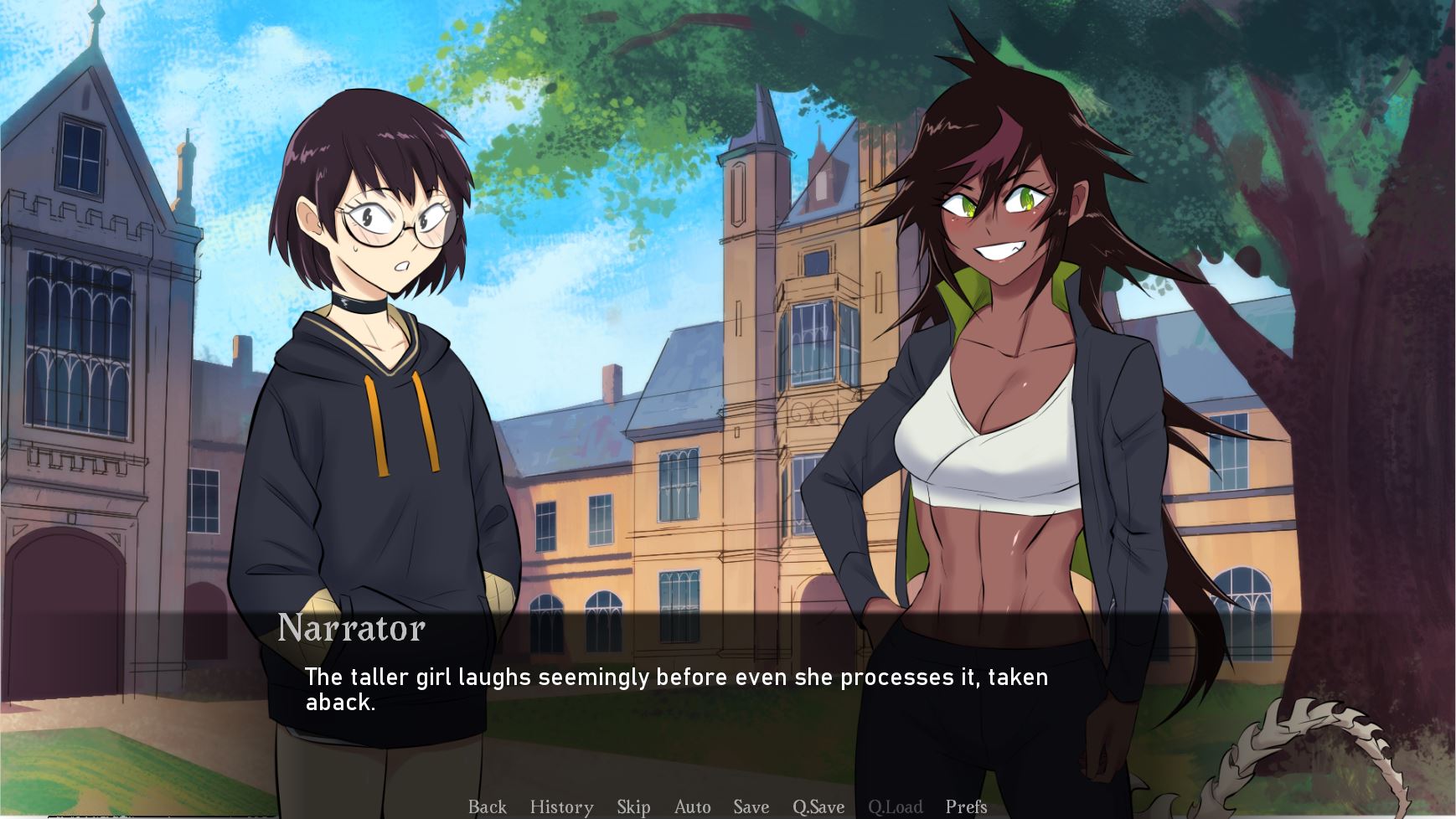Toggle Skip mode for dialogue
The image size is (1456, 819).
[x=633, y=806]
